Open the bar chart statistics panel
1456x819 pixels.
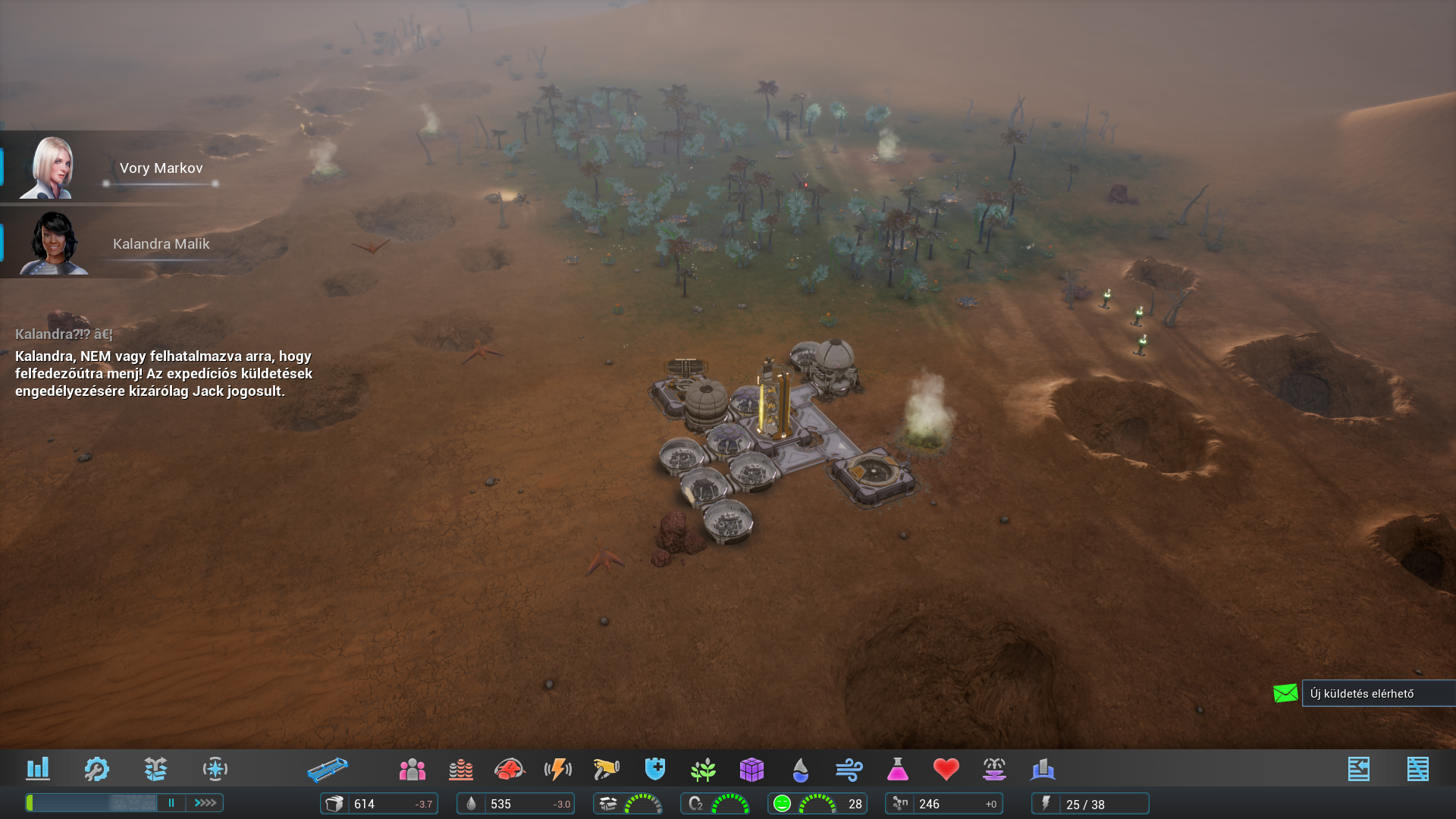click(37, 769)
